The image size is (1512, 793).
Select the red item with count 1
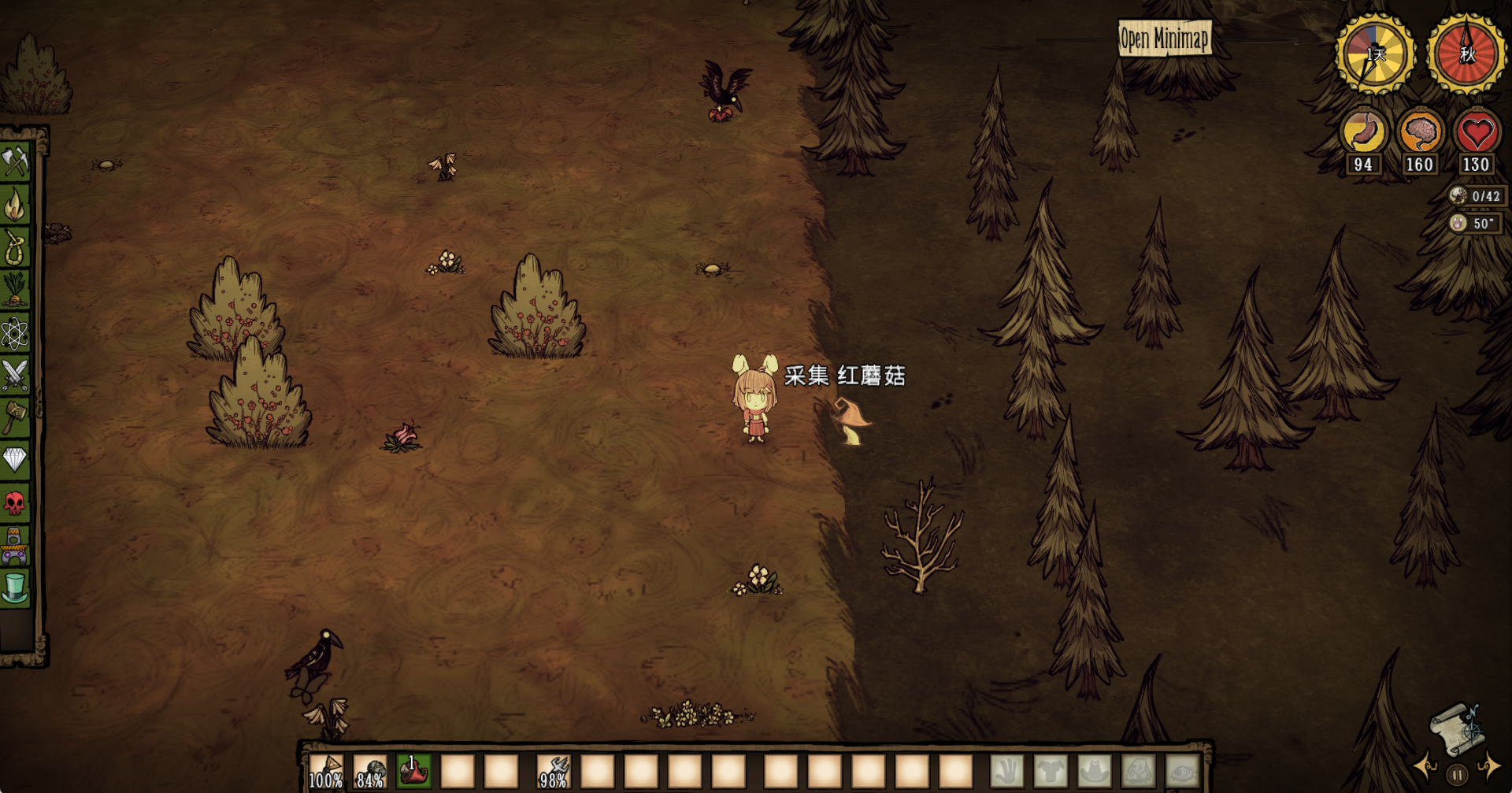413,772
